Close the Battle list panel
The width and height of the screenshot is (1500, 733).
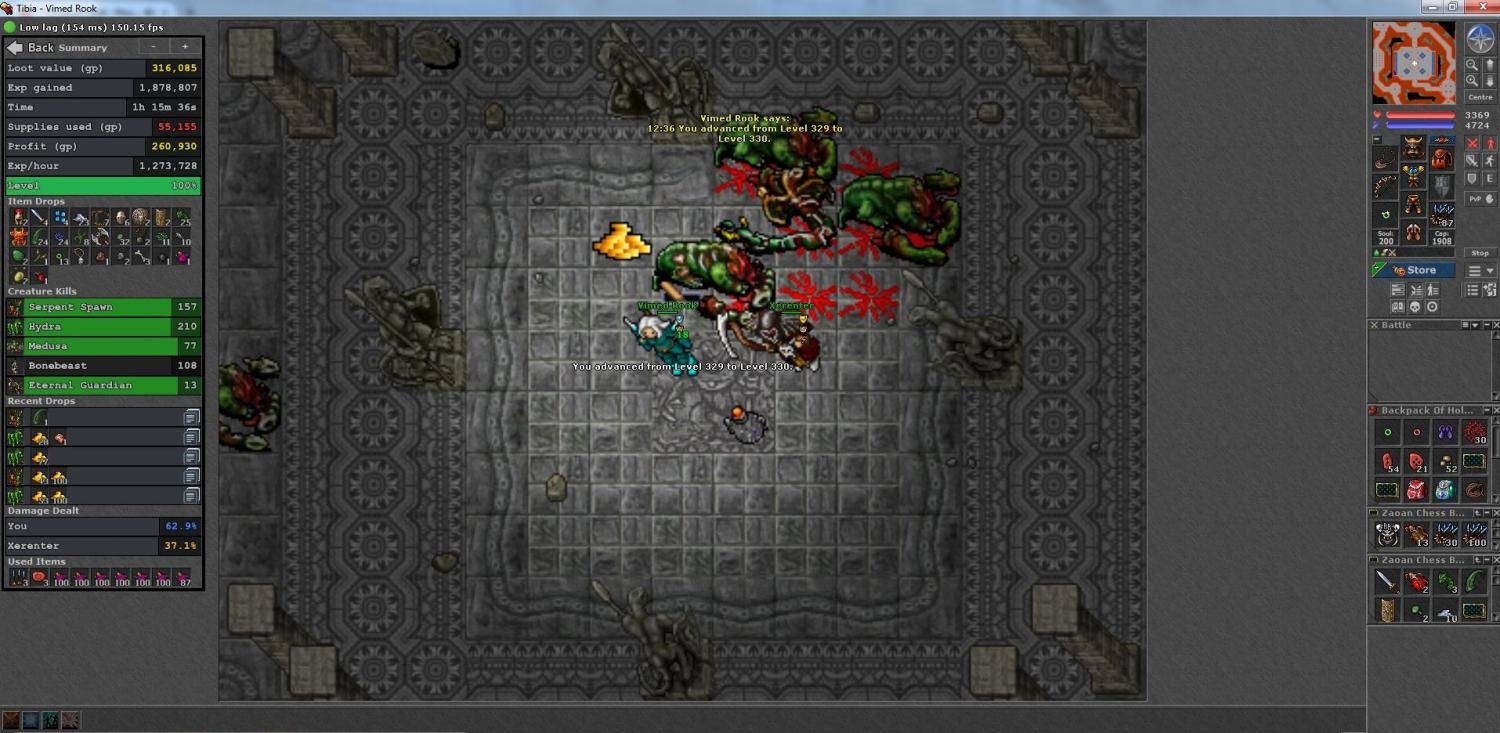click(1492, 325)
